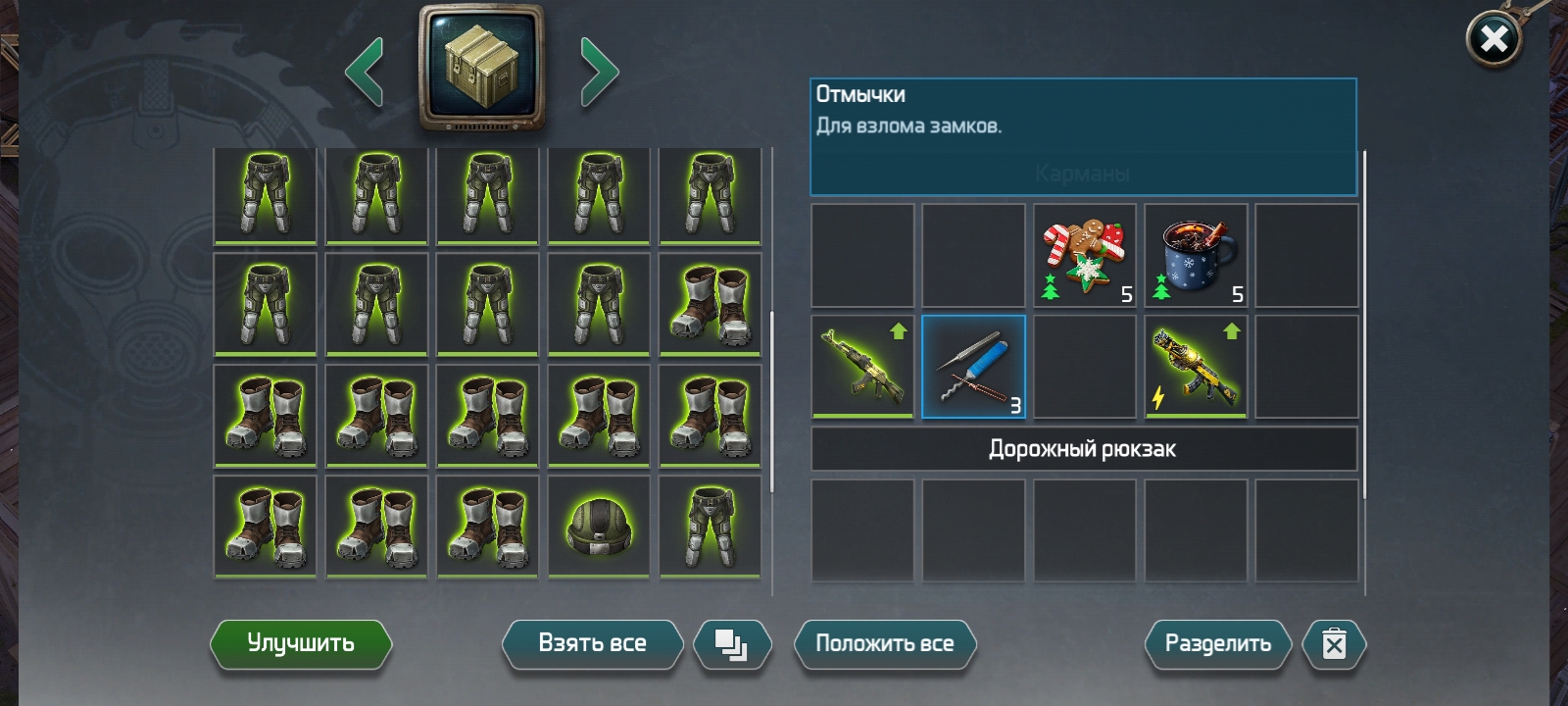Click the crate icon at the top
The image size is (1568, 706).
pyautogui.click(x=481, y=69)
